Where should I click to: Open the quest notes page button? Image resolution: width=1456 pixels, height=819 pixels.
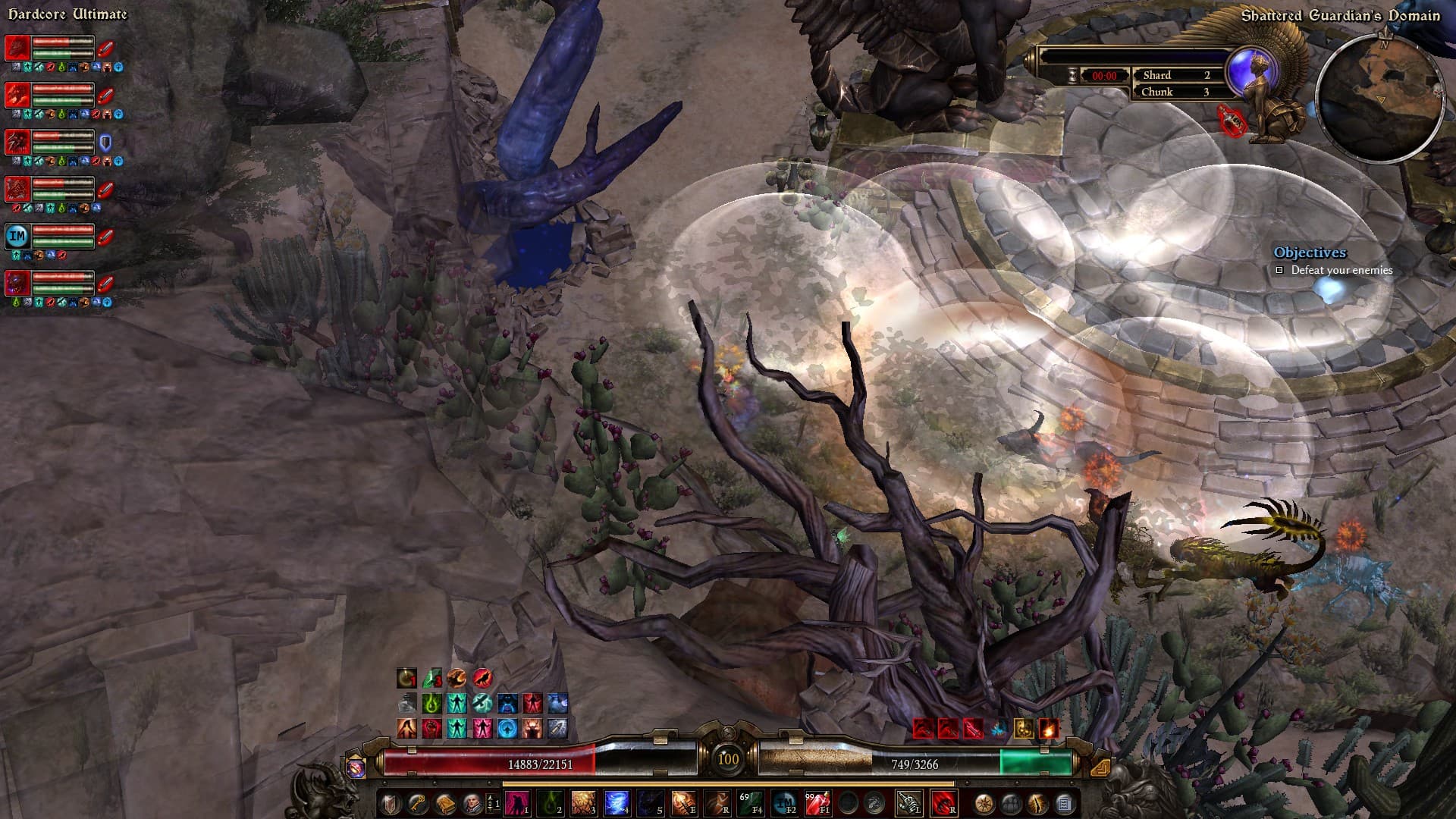(1064, 803)
